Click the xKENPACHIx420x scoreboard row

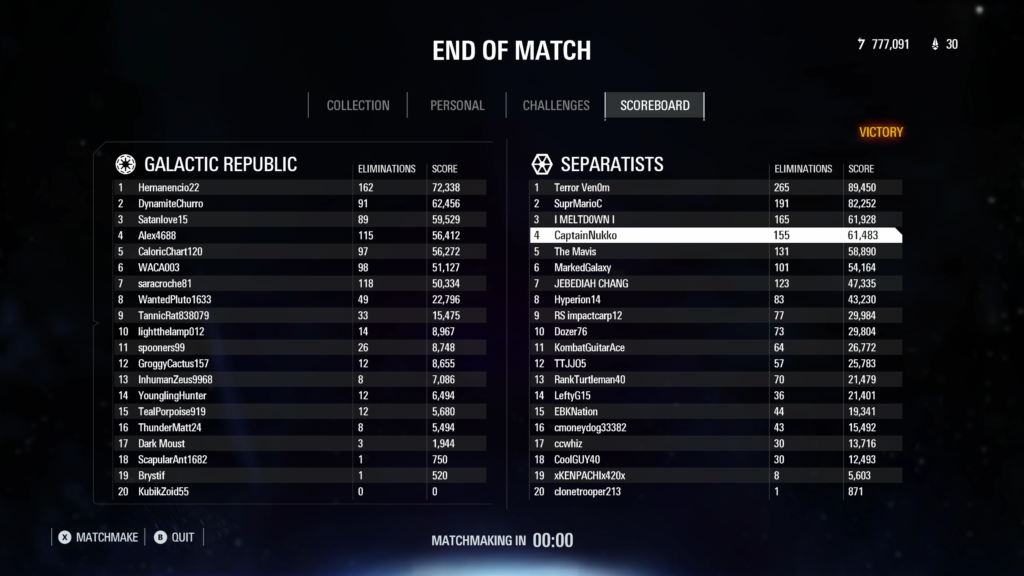[715, 475]
